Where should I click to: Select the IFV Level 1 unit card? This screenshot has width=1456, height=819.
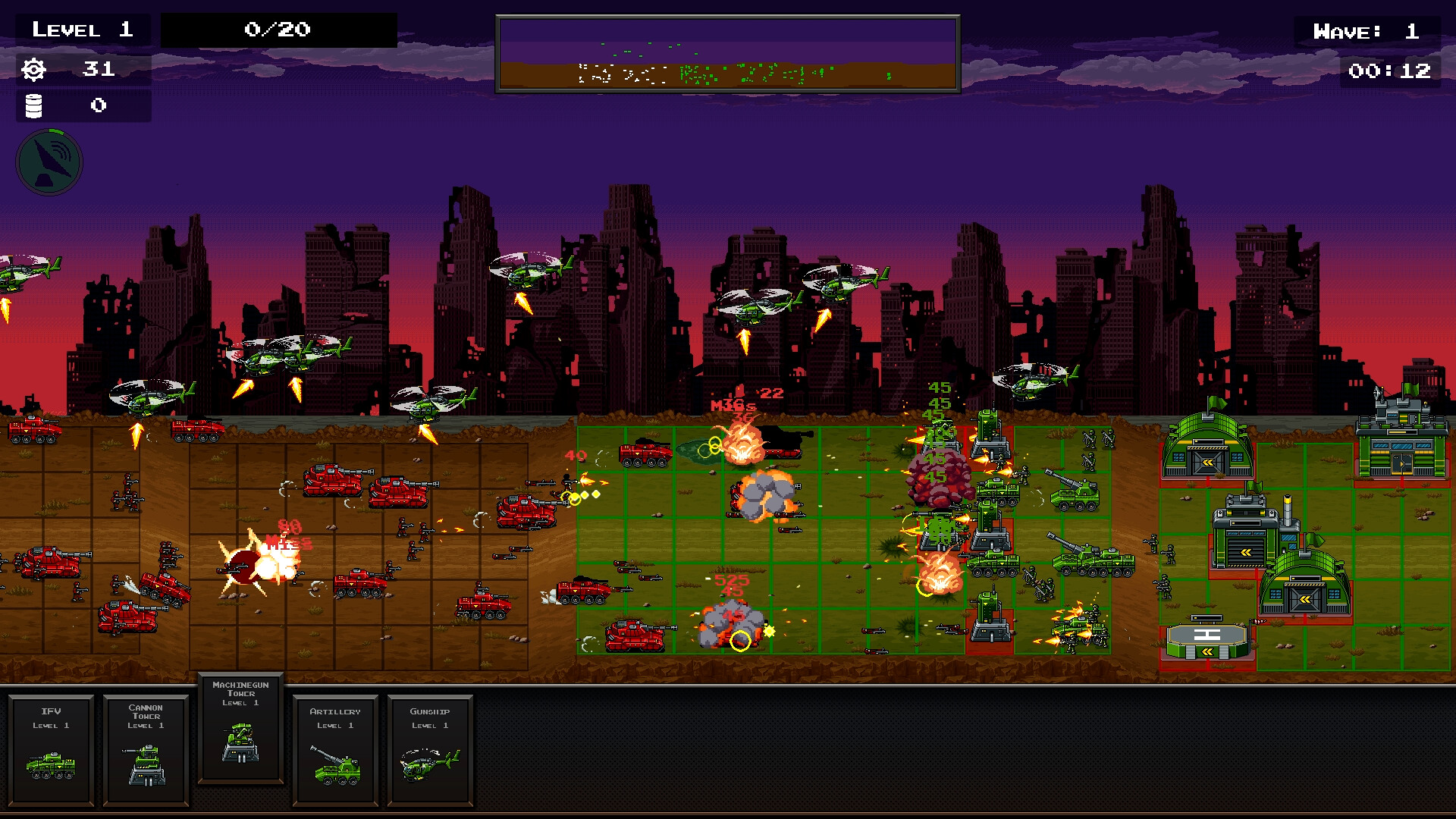click(x=52, y=751)
